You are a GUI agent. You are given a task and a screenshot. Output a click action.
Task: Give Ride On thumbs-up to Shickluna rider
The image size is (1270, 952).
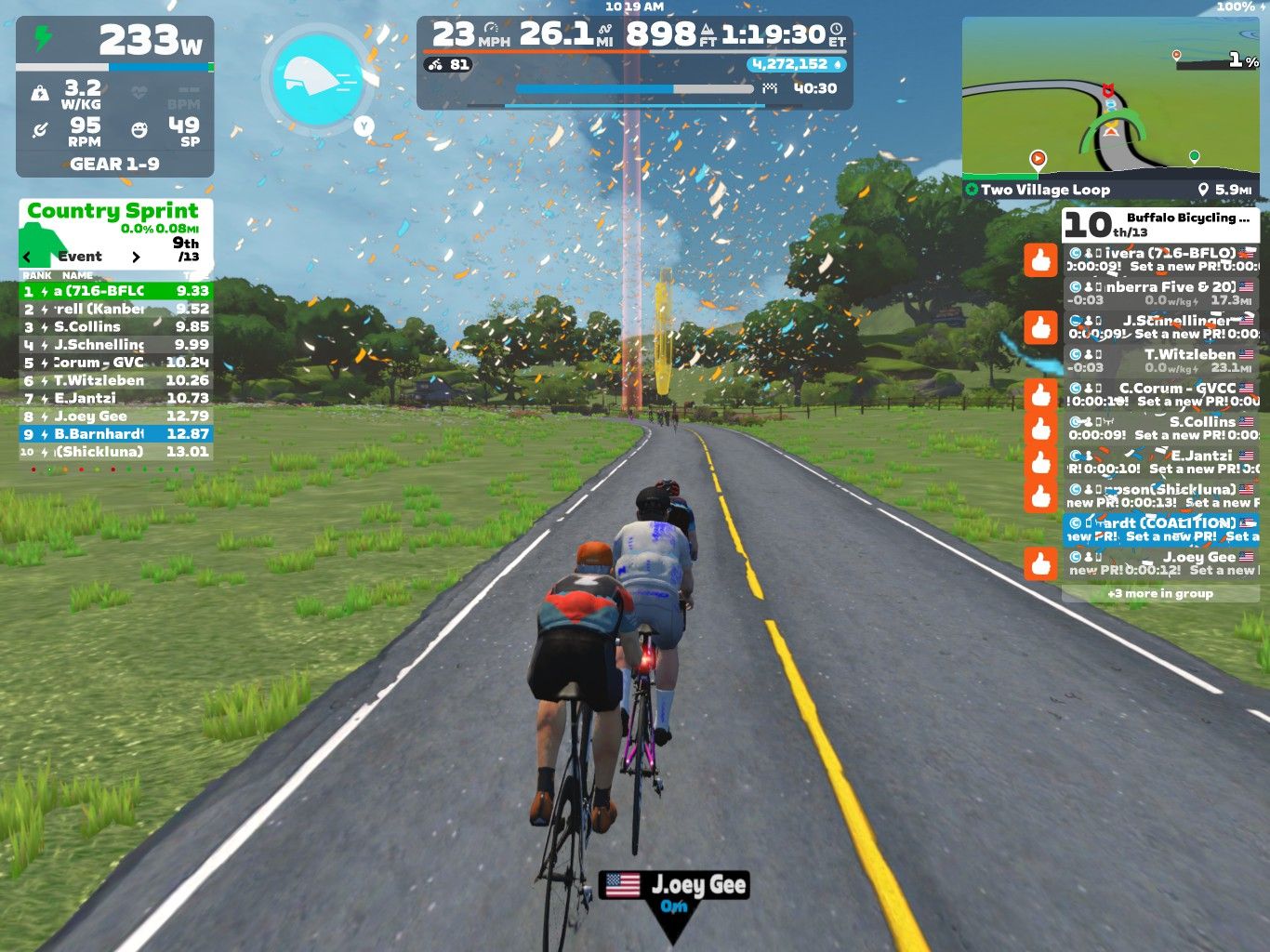click(1041, 496)
